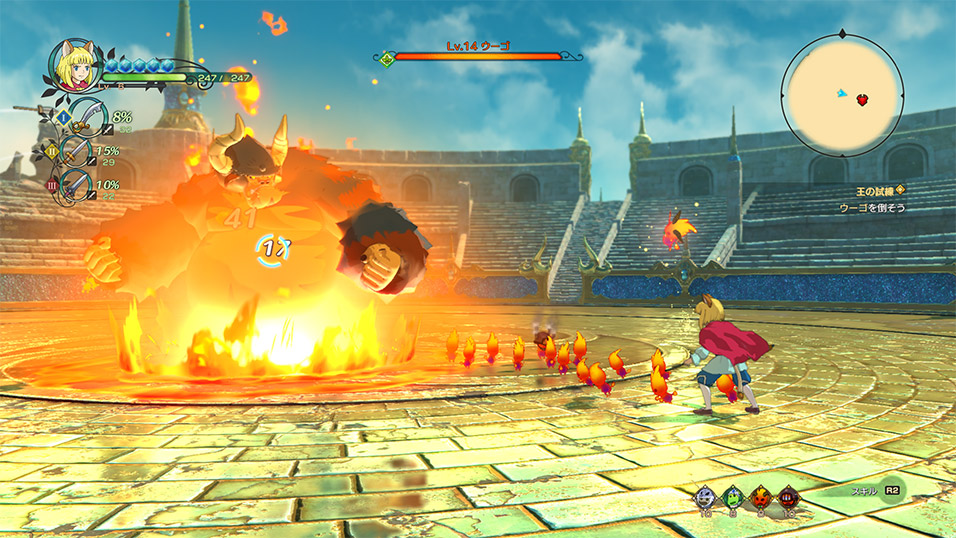
Task: Trigger the orange flame higgledy skill
Action: [760, 496]
